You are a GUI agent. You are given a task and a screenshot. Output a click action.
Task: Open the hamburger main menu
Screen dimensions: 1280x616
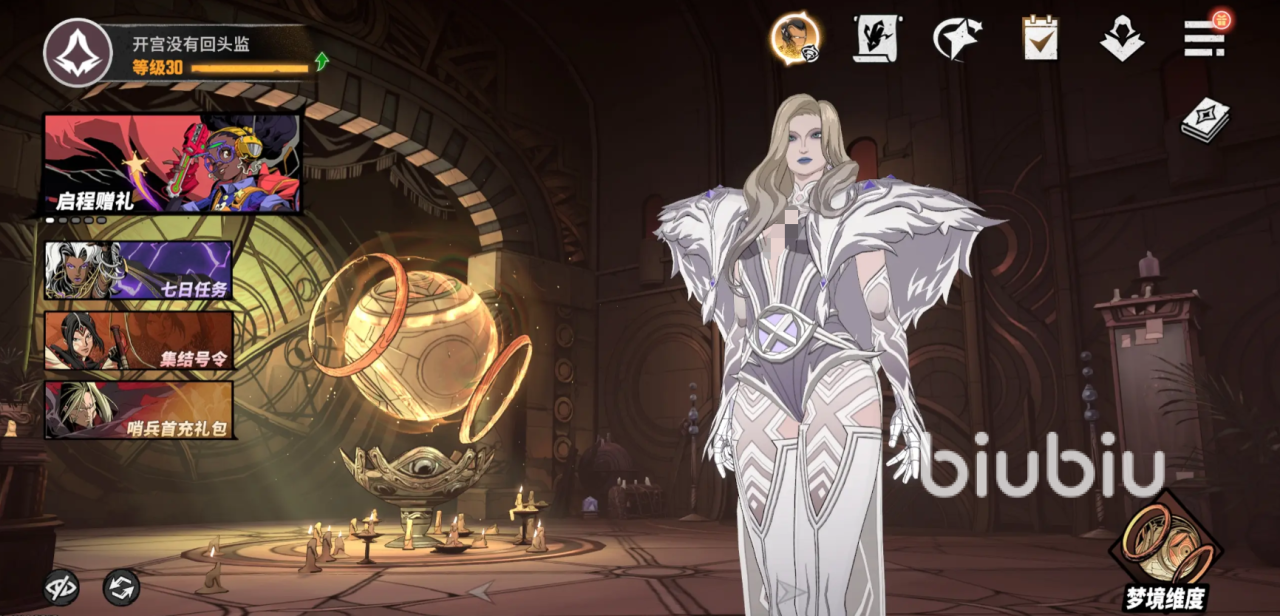point(1204,38)
